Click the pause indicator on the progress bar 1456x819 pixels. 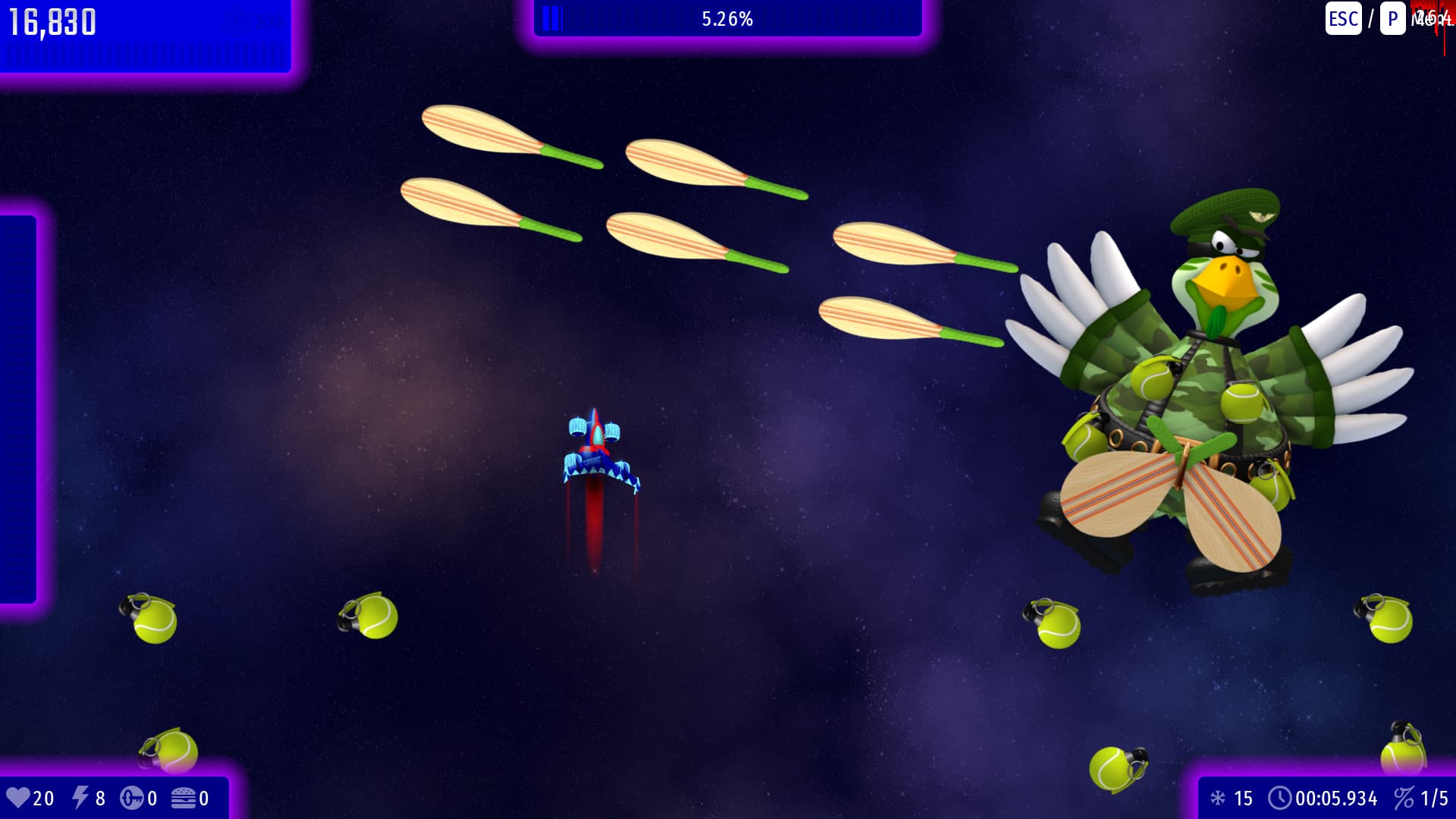pyautogui.click(x=552, y=19)
